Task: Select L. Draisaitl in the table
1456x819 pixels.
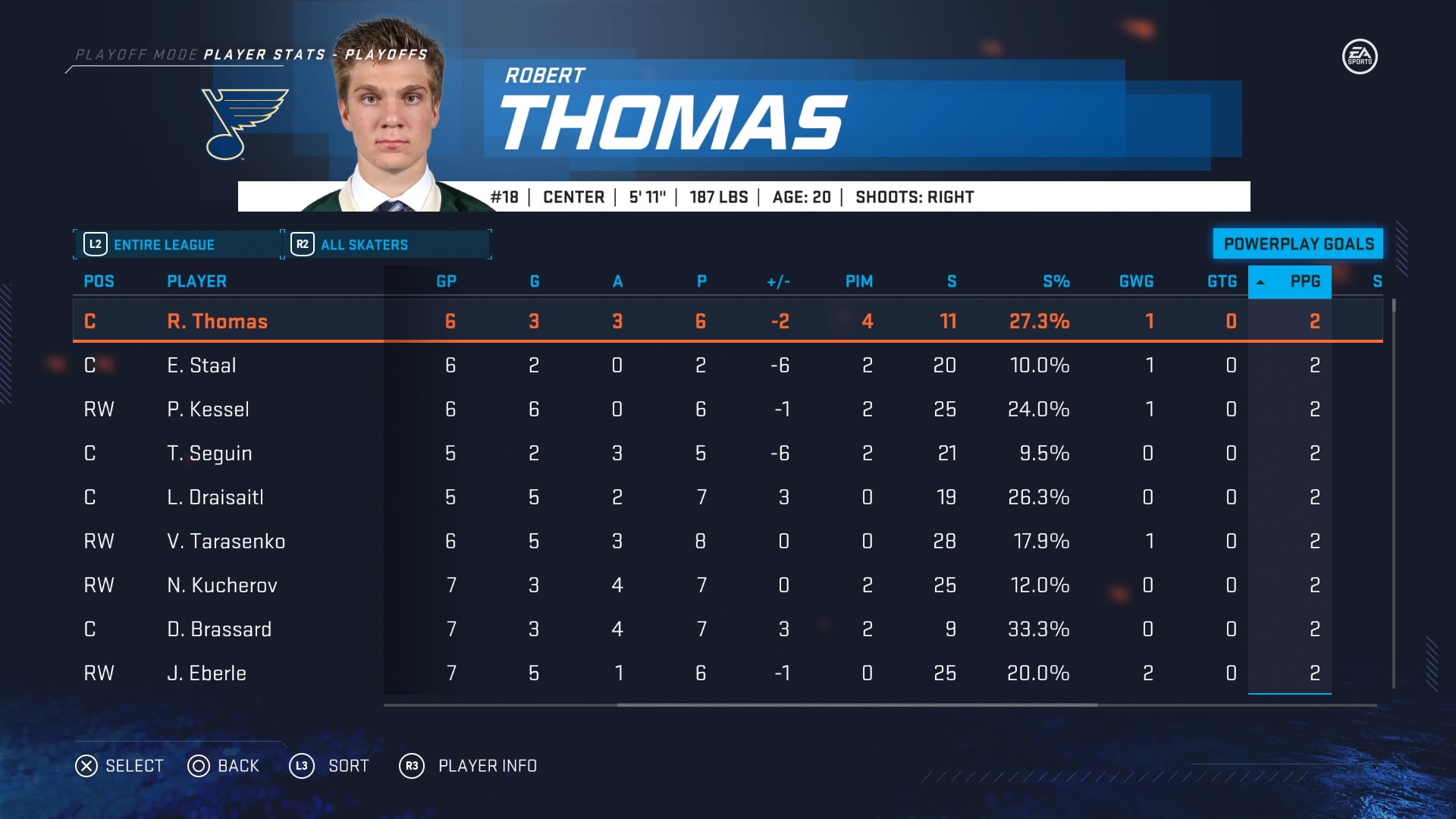Action: tap(215, 497)
